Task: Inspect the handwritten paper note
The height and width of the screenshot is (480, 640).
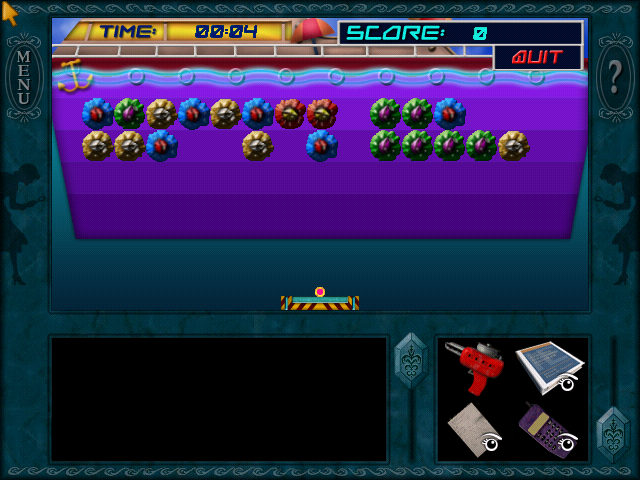Action: (x=473, y=429)
